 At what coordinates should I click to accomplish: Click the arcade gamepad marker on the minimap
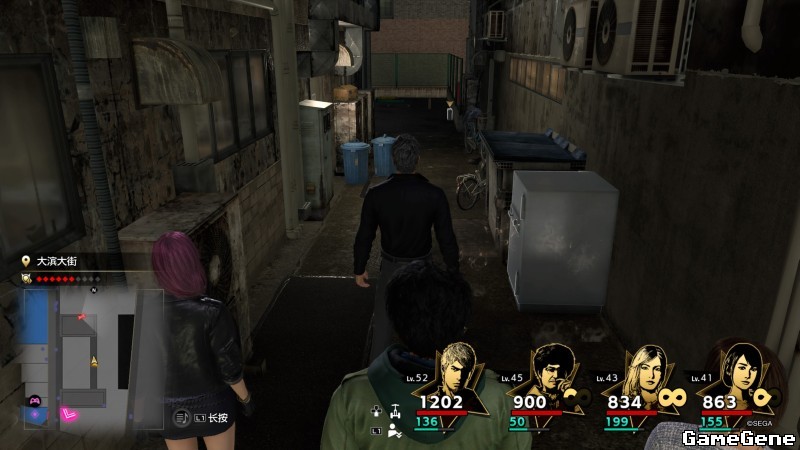coord(34,400)
